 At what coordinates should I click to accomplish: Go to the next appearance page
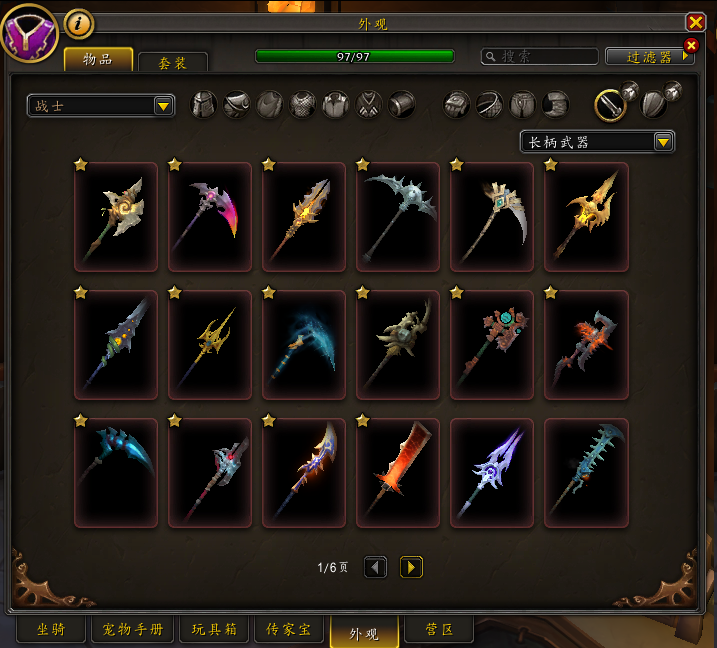(x=411, y=567)
